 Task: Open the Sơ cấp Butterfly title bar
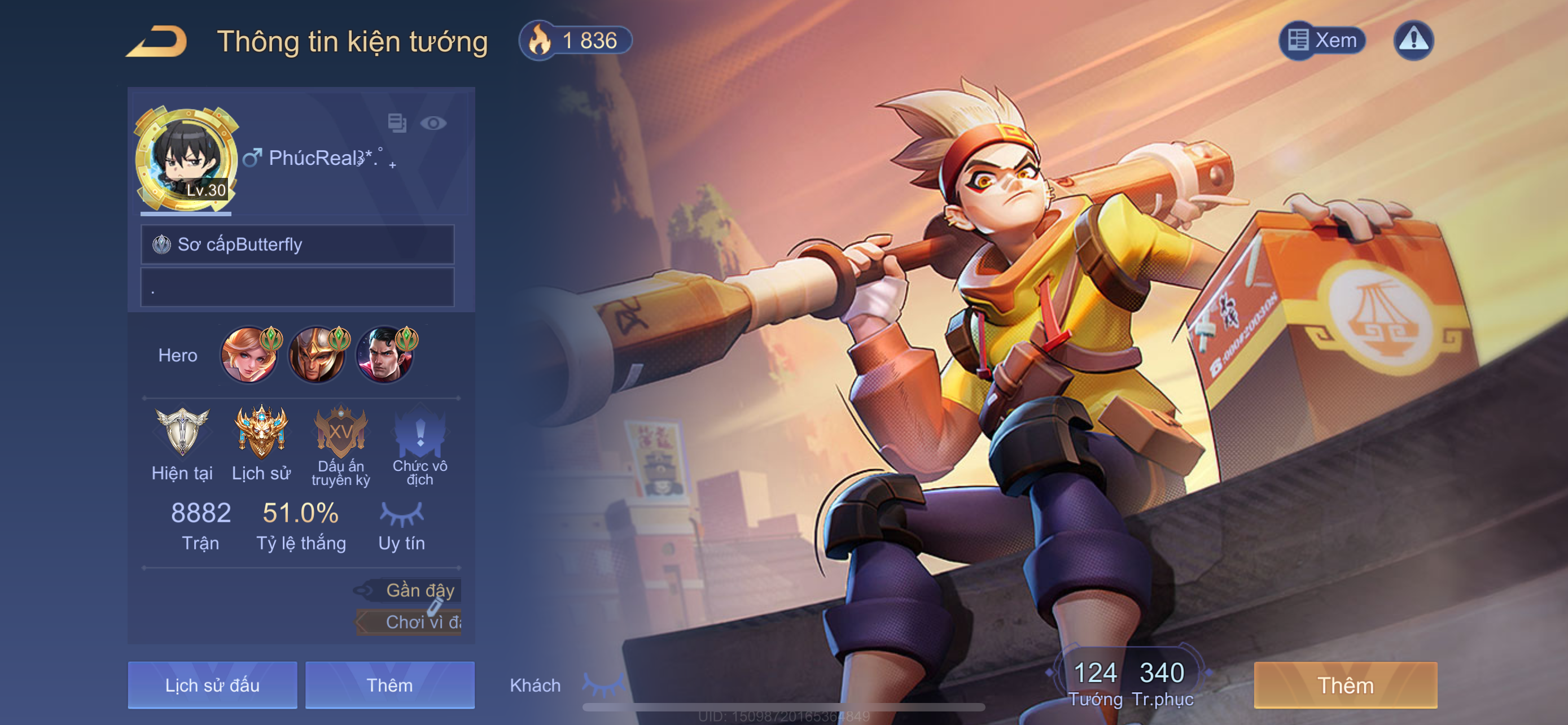(x=297, y=244)
